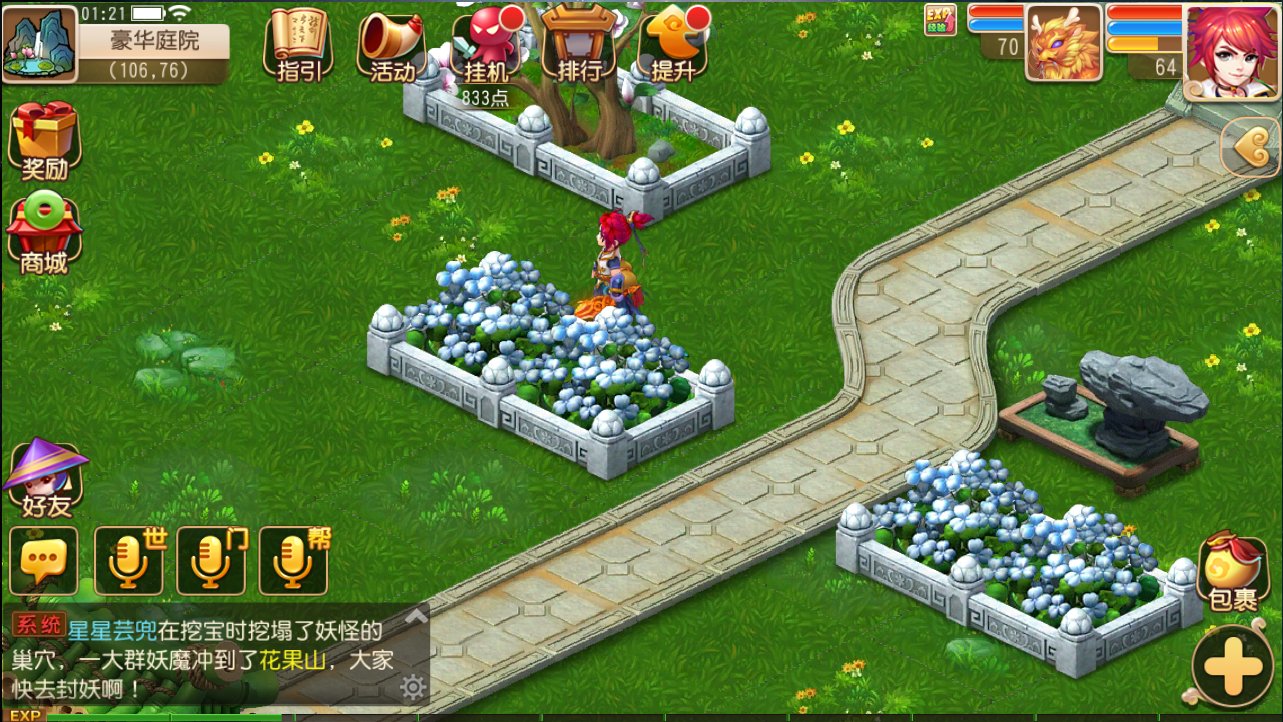Open the 豪华庭院 minimap thumbnail
The image size is (1283, 722).
[x=40, y=44]
